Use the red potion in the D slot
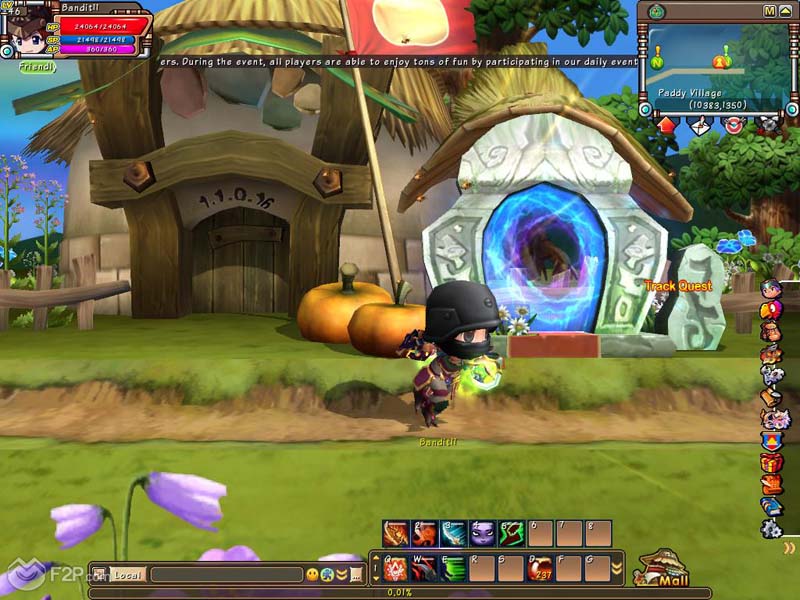This screenshot has height=600, width=800. pyautogui.click(x=539, y=569)
